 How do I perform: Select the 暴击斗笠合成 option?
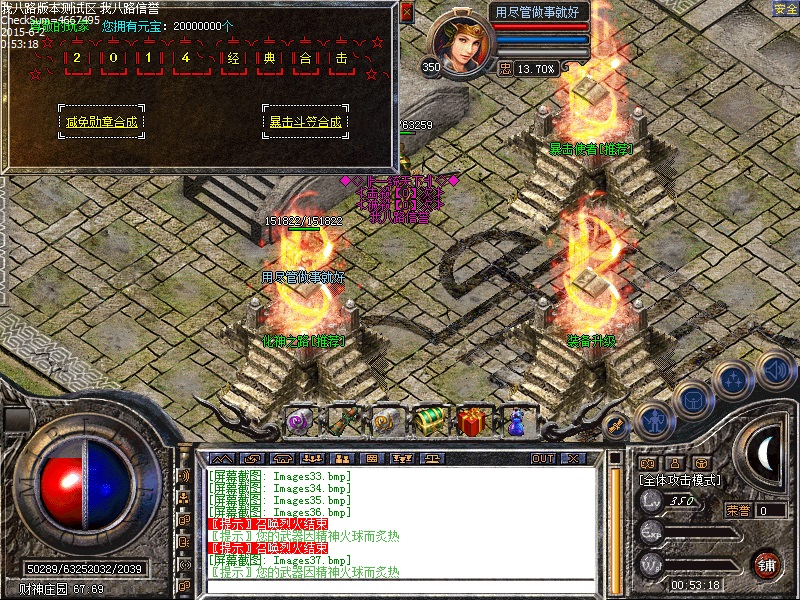305,122
